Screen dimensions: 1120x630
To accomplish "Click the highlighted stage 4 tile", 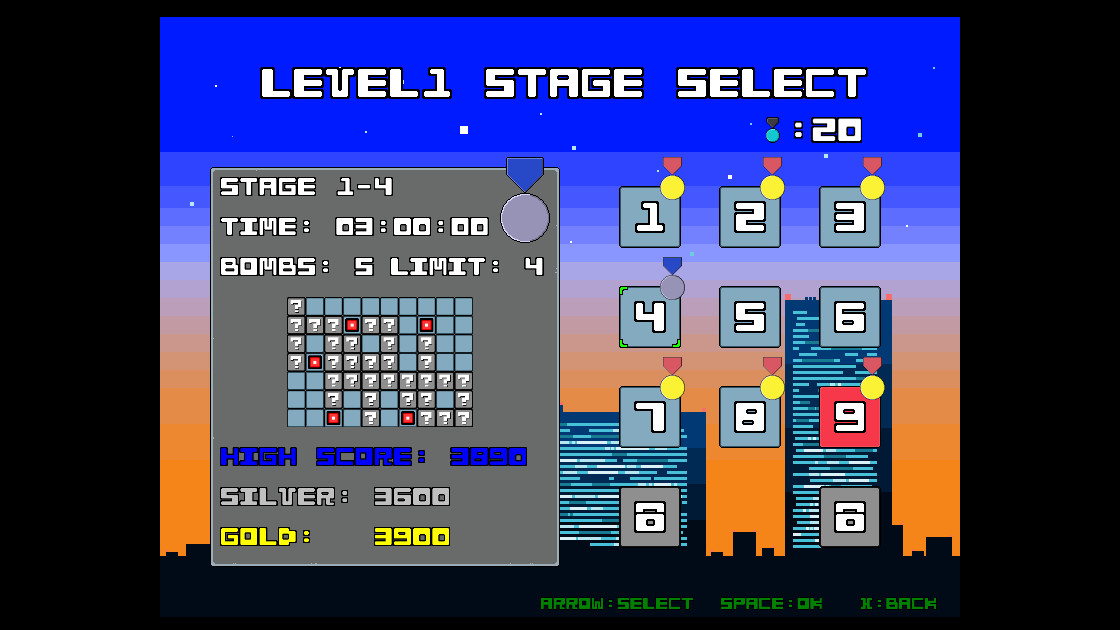I will pyautogui.click(x=650, y=317).
